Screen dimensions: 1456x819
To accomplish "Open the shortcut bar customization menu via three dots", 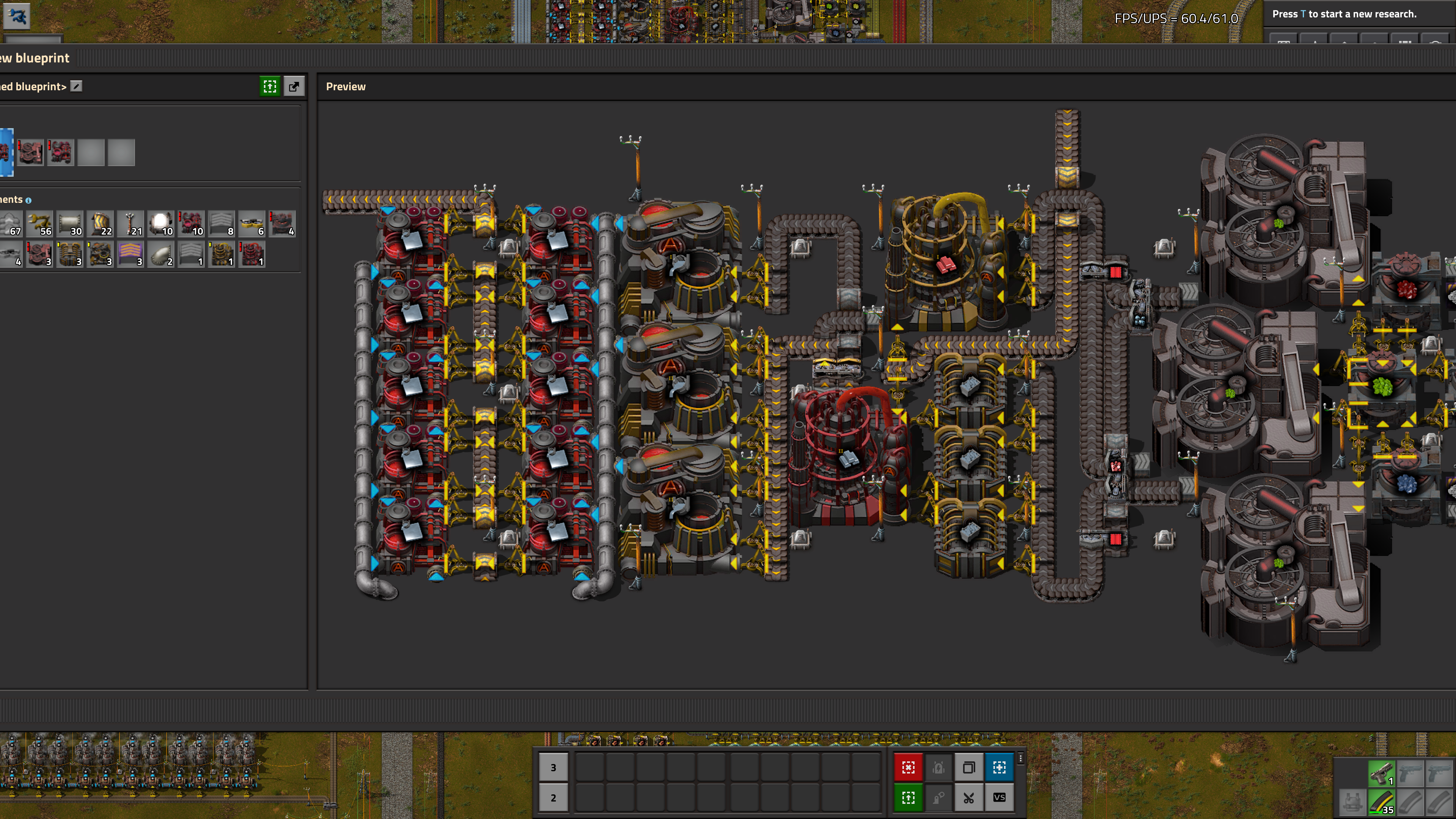I will pyautogui.click(x=1020, y=758).
